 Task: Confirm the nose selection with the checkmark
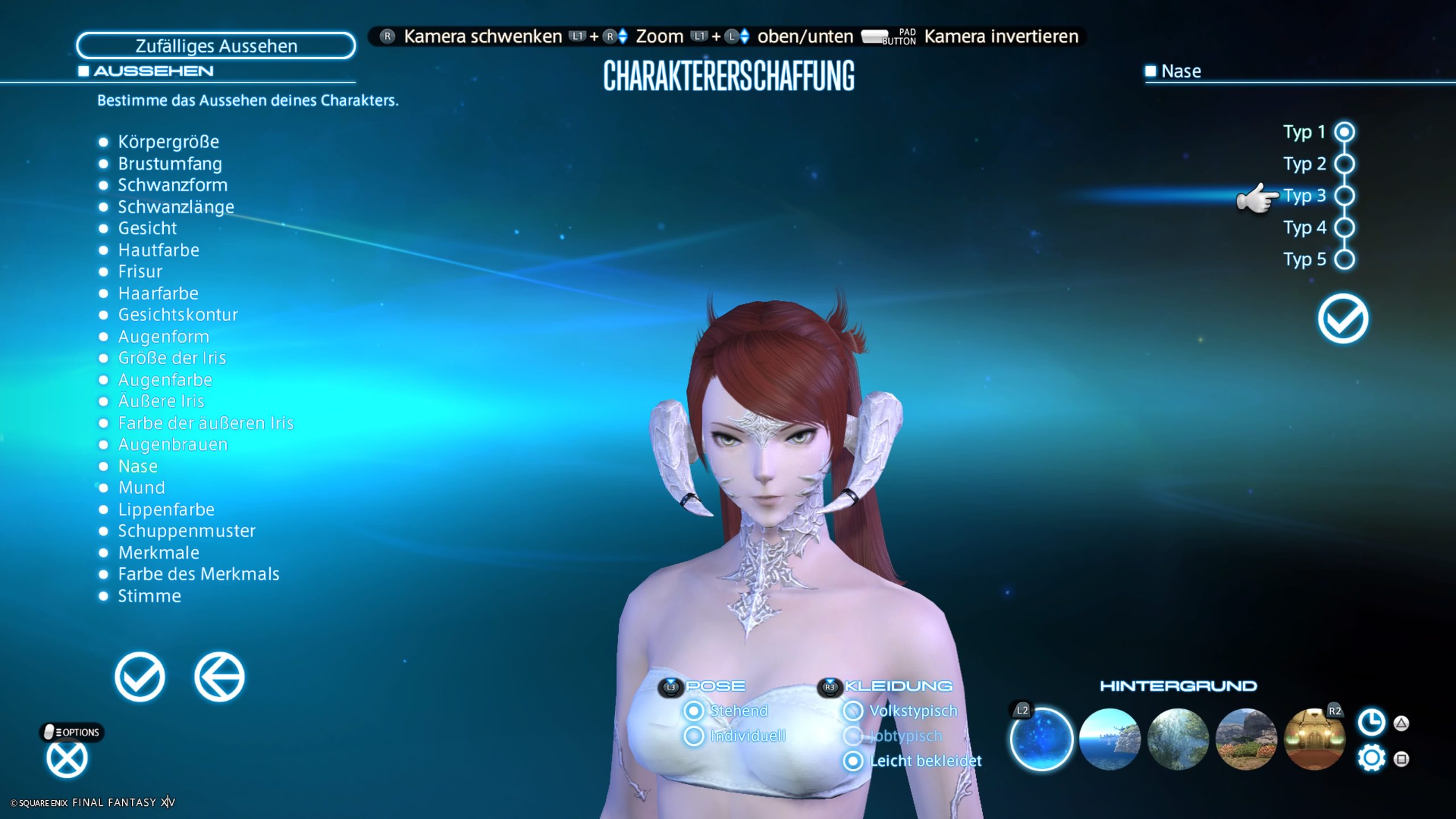1343,318
